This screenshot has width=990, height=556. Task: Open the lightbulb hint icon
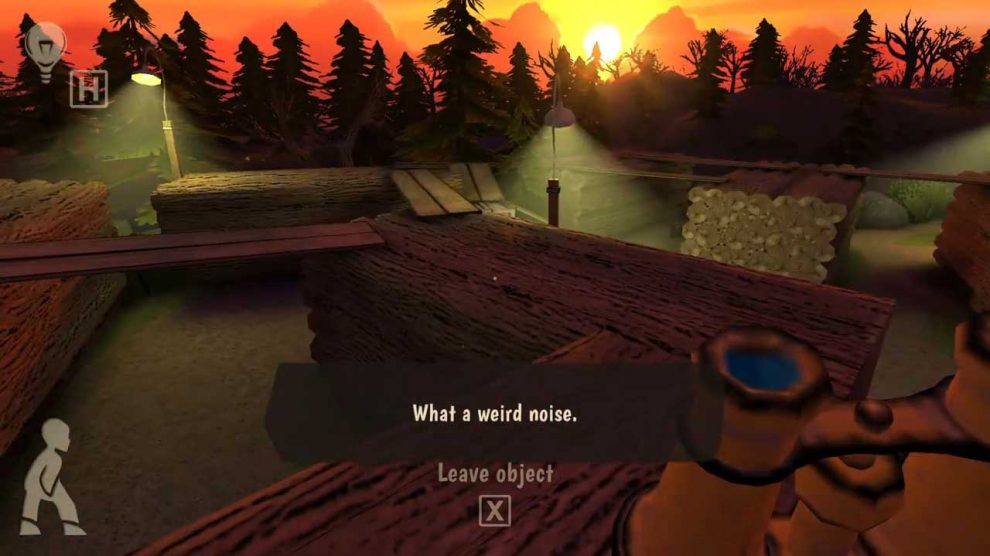click(45, 45)
